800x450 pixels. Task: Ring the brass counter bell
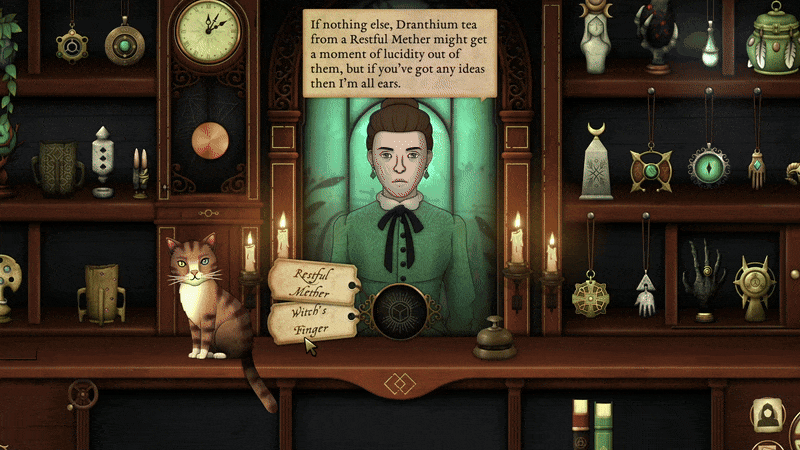495,340
